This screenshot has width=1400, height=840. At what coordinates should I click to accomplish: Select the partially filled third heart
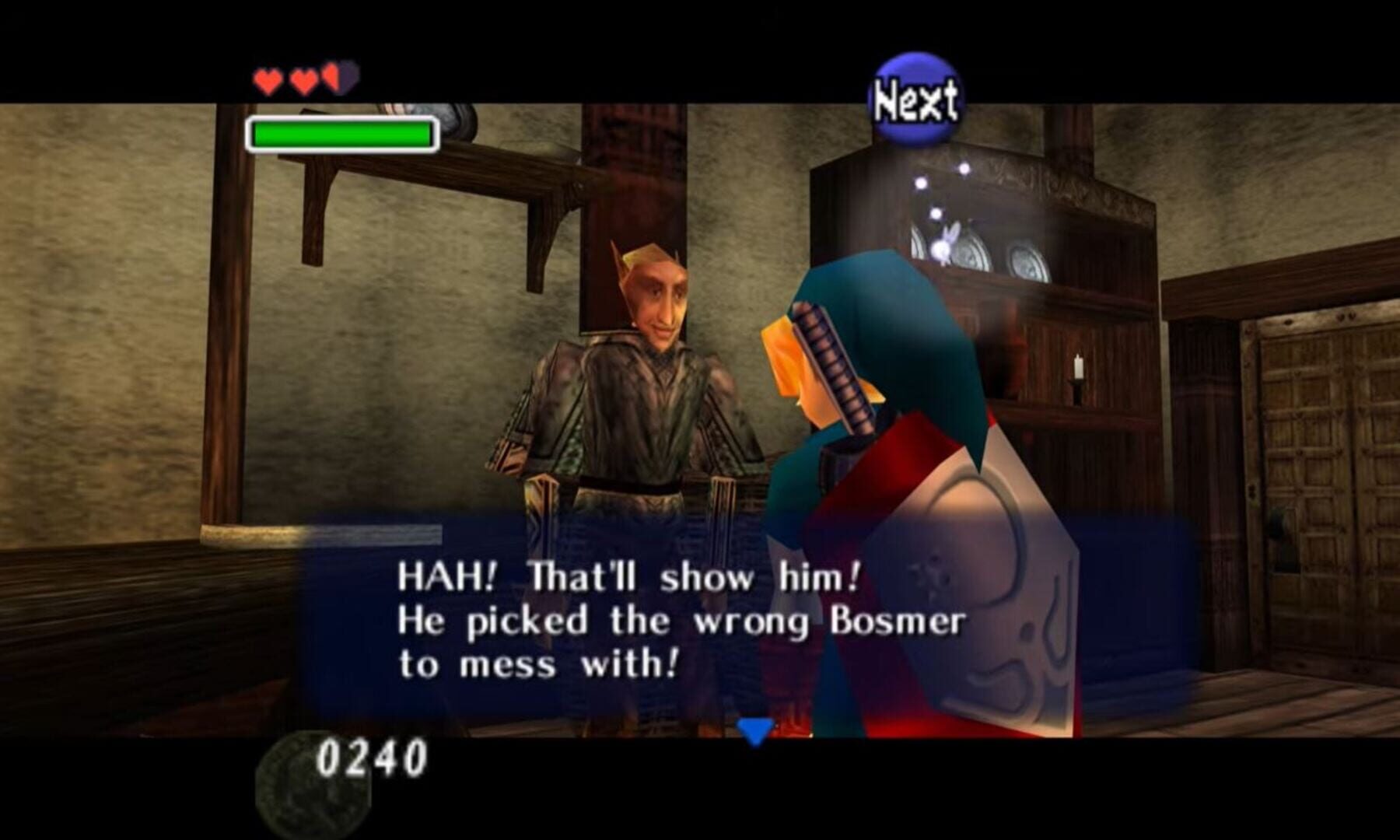pos(338,80)
